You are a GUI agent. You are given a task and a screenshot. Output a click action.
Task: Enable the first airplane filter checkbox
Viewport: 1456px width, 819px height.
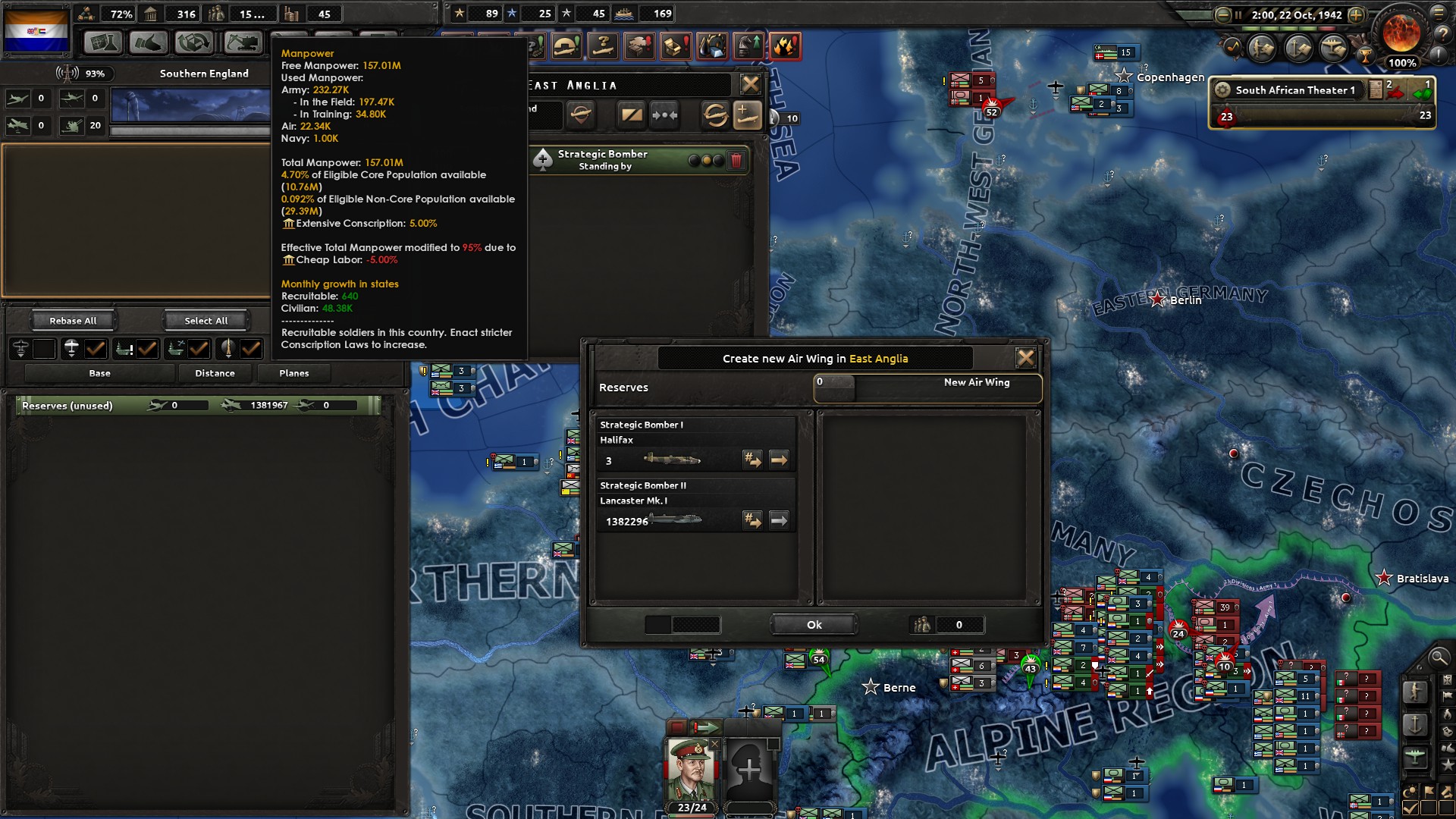[x=43, y=350]
